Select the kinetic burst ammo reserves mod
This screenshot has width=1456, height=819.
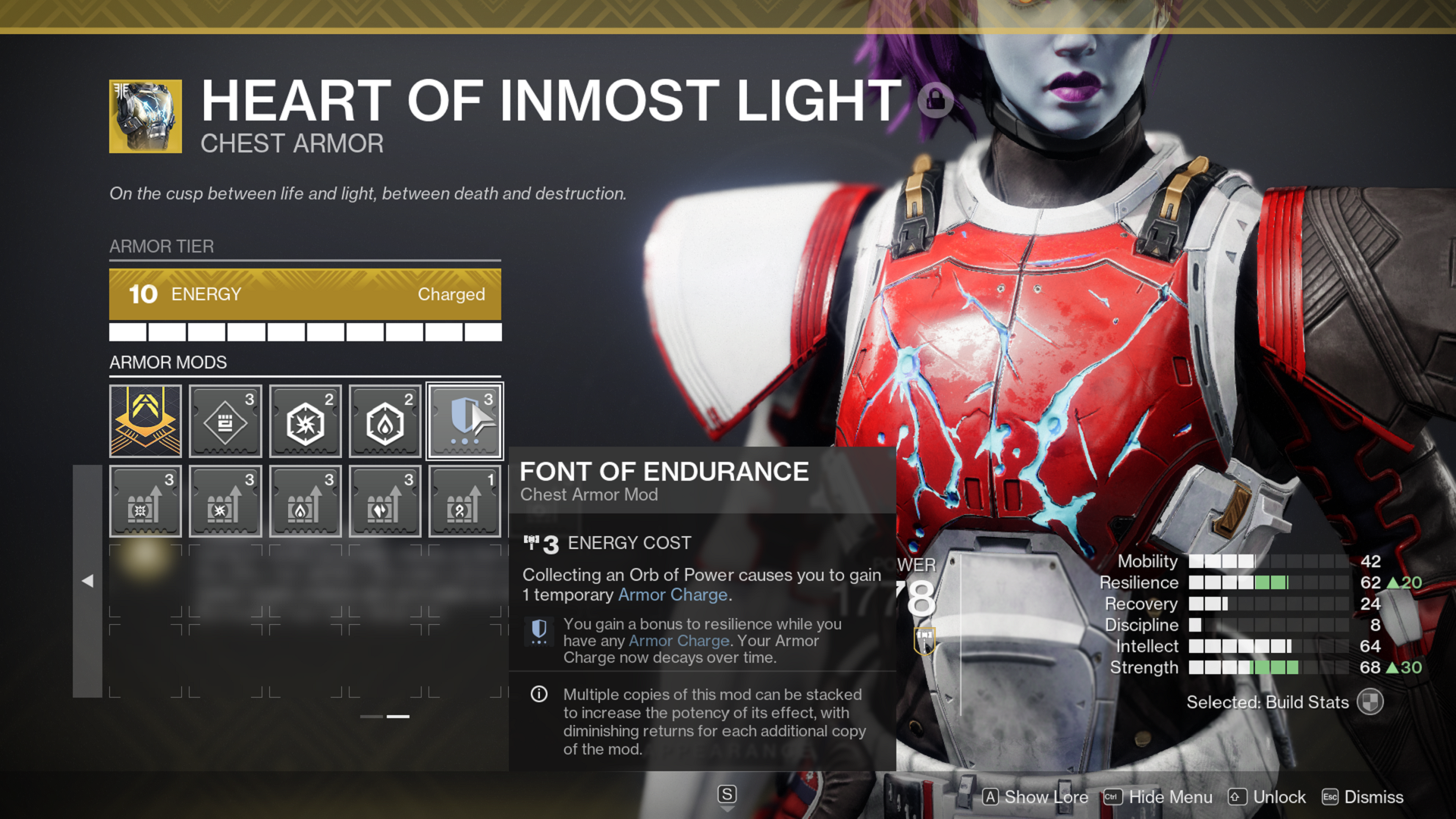point(146,501)
